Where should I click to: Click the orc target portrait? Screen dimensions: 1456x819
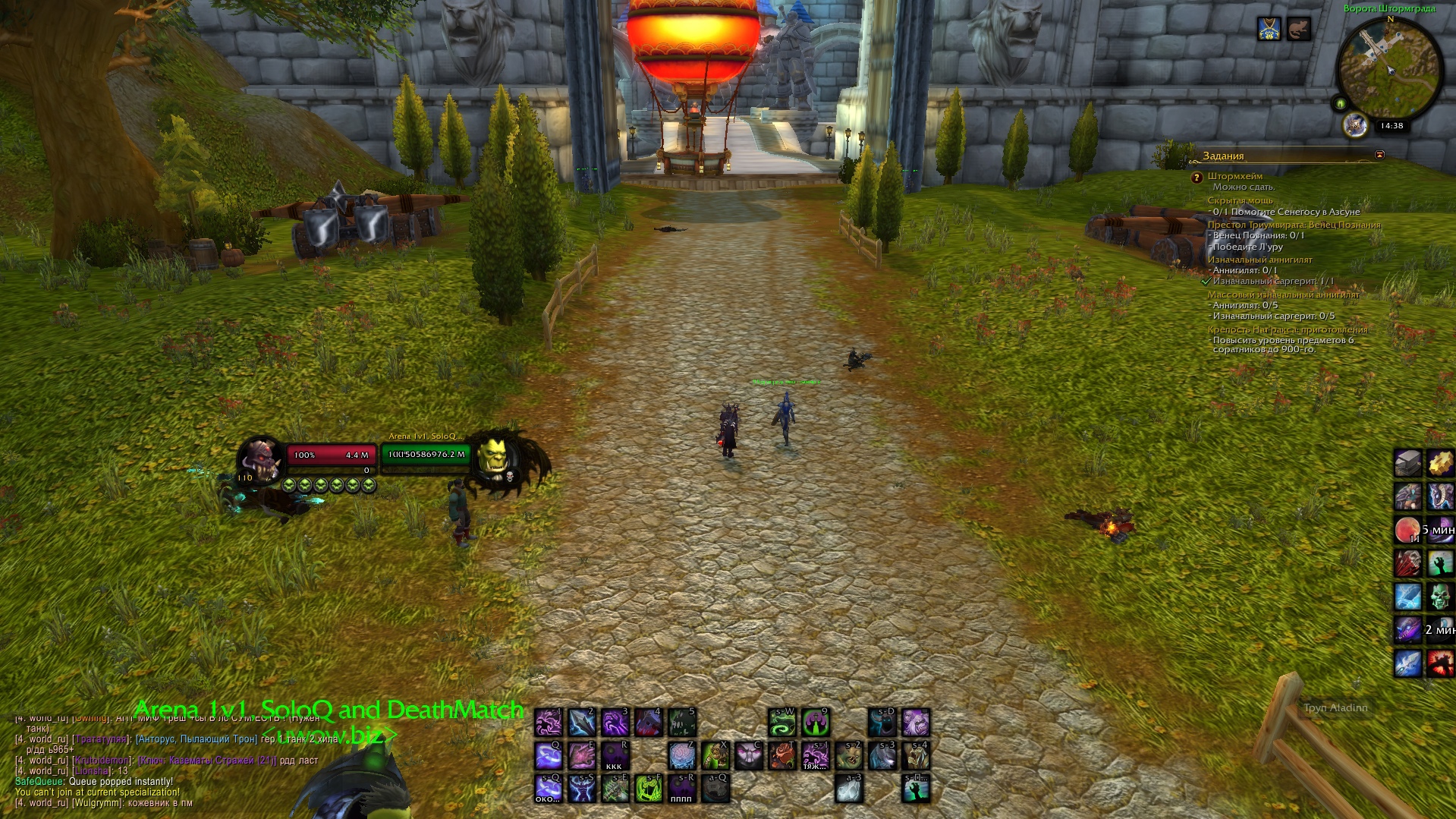[x=496, y=458]
